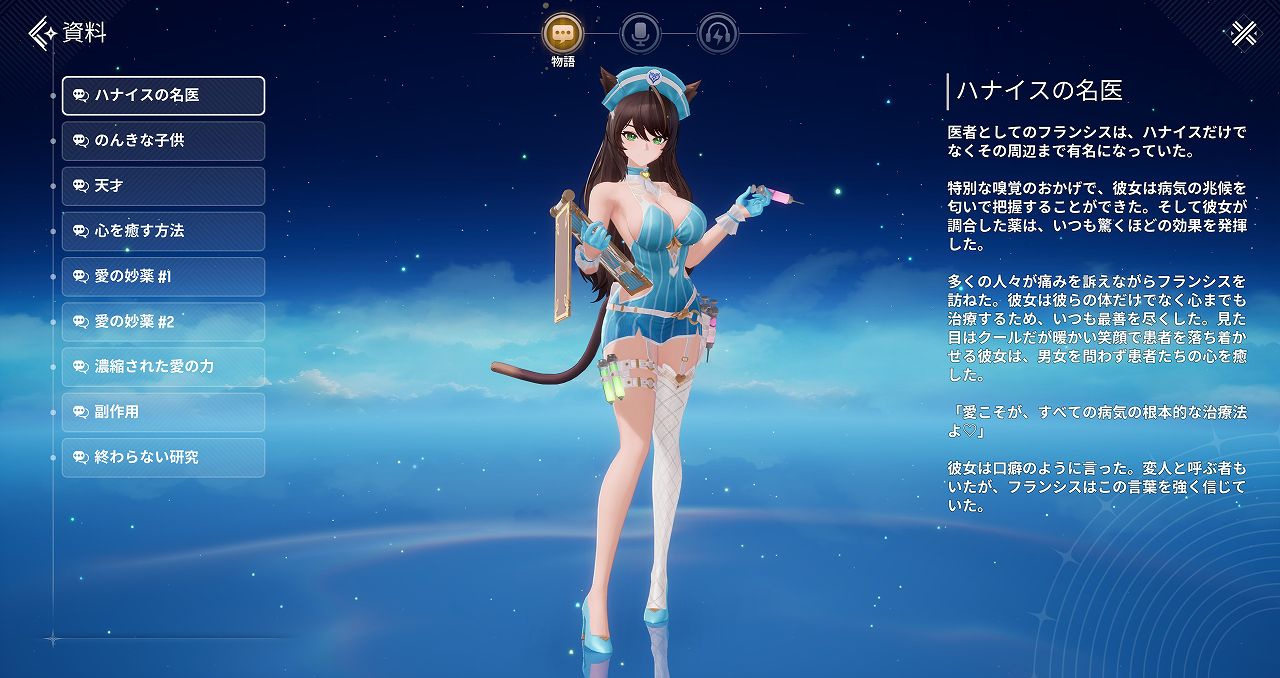Open the のんきな子供 story entry
Screen dimensions: 1280x678
163,141
